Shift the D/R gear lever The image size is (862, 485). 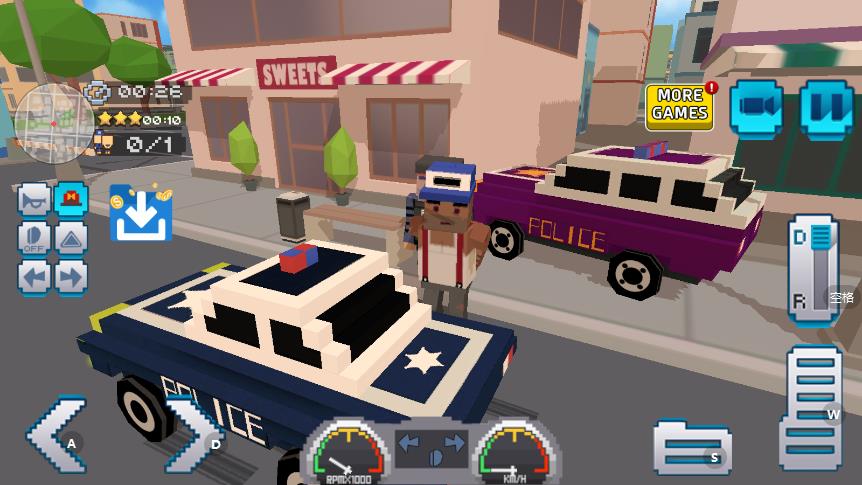(x=814, y=269)
